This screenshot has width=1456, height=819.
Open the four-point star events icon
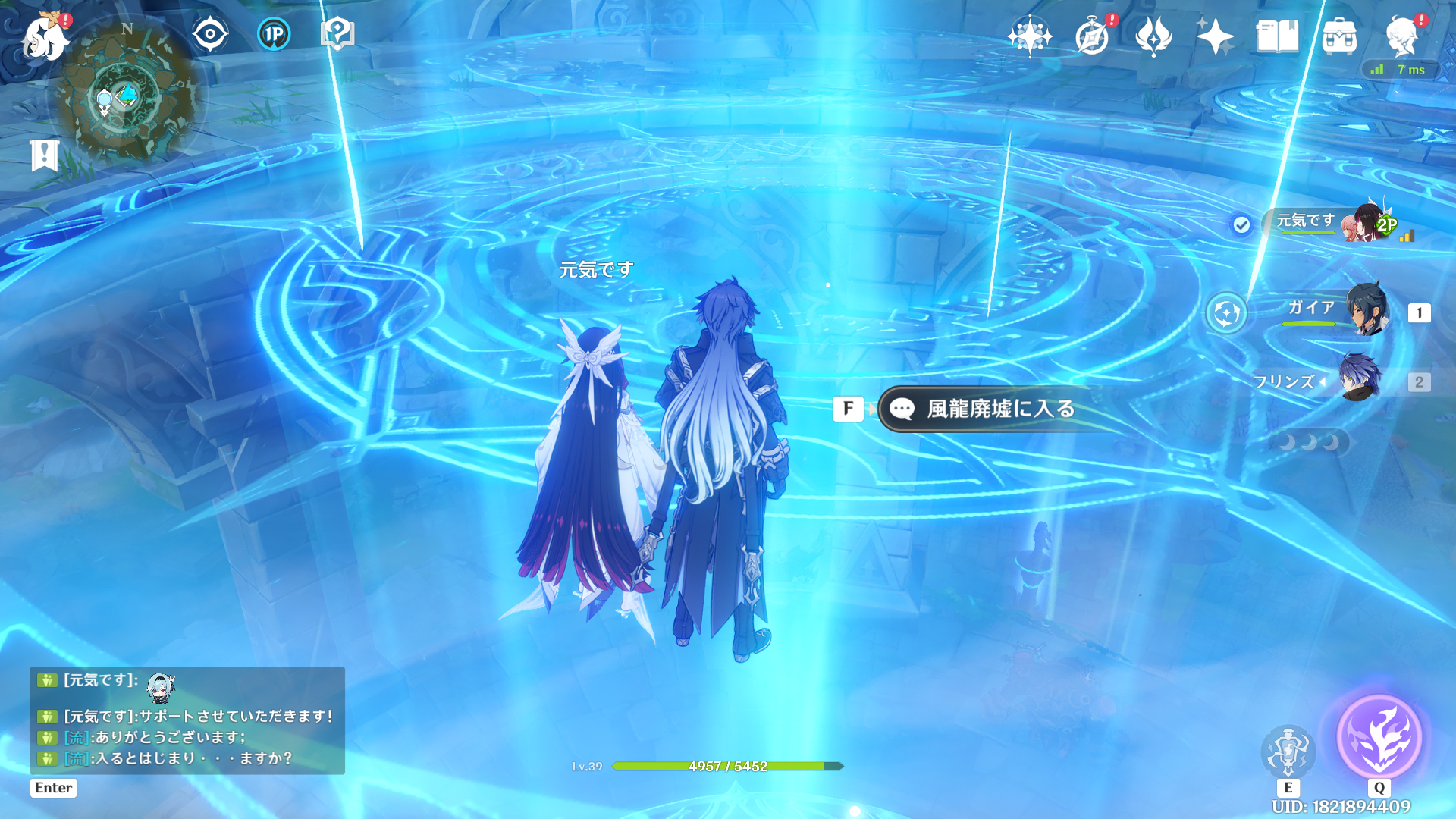pos(1215,36)
